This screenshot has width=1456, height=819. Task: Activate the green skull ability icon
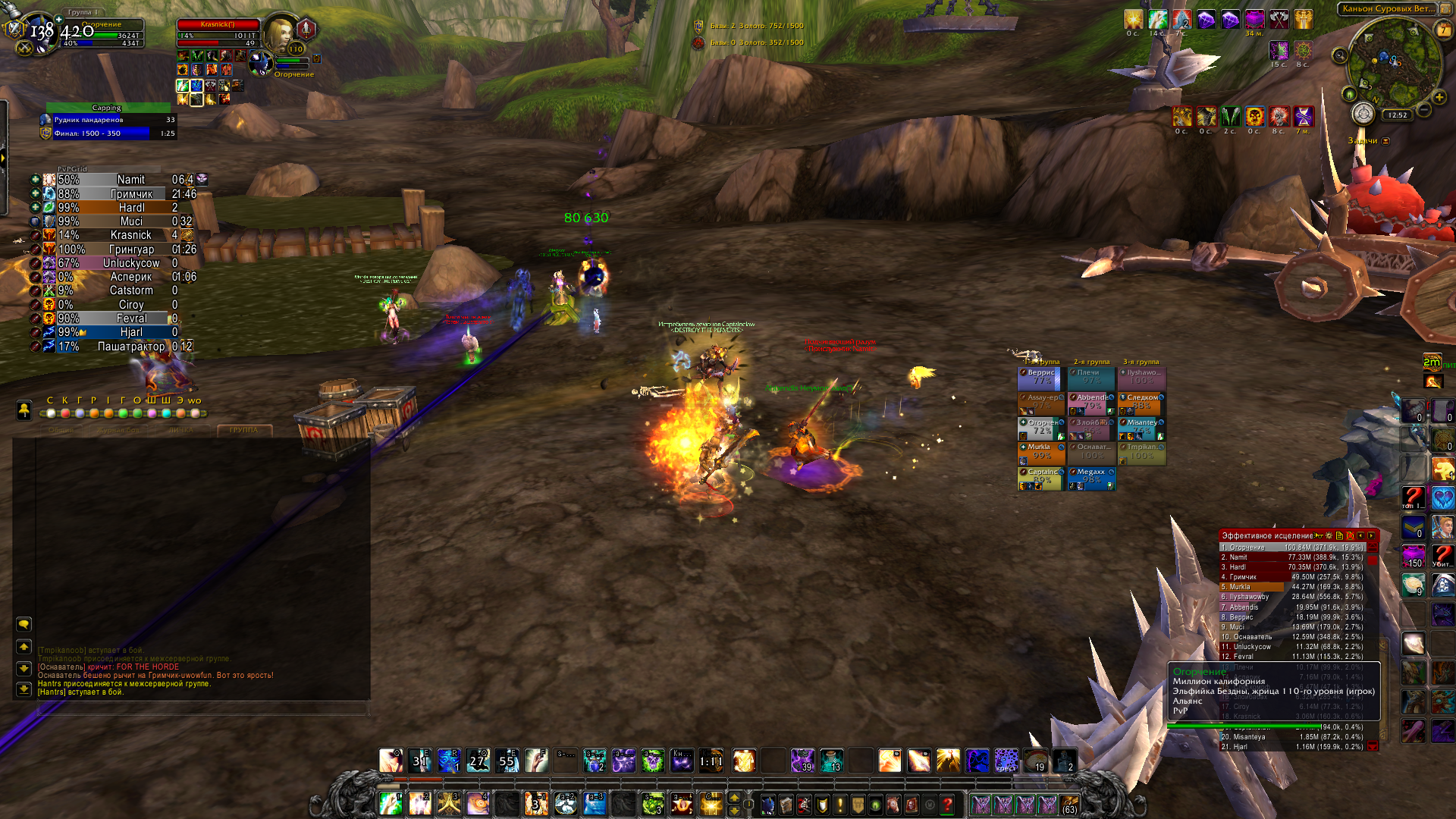coord(653,761)
